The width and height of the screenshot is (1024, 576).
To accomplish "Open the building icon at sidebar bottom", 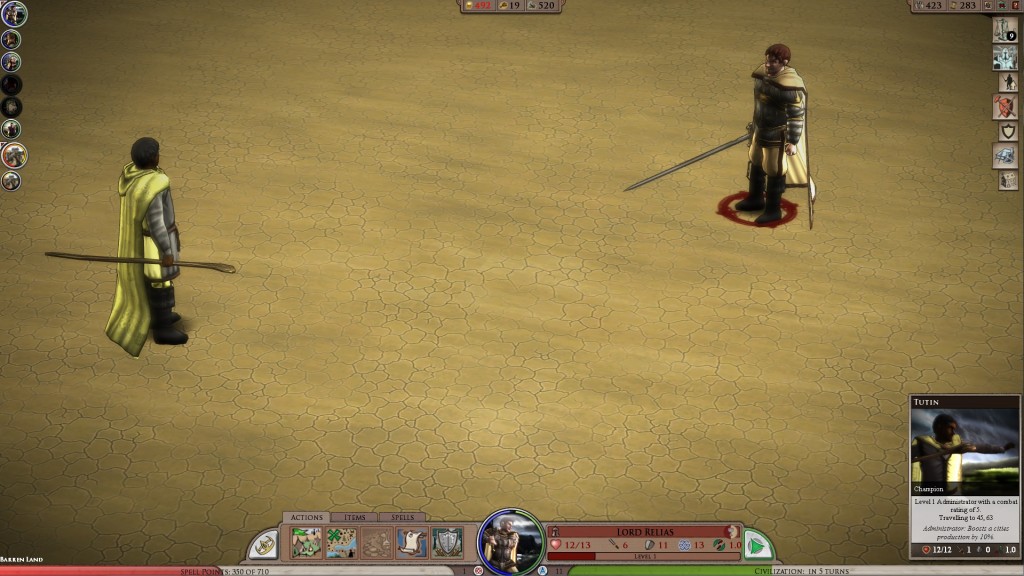I will point(1007,180).
